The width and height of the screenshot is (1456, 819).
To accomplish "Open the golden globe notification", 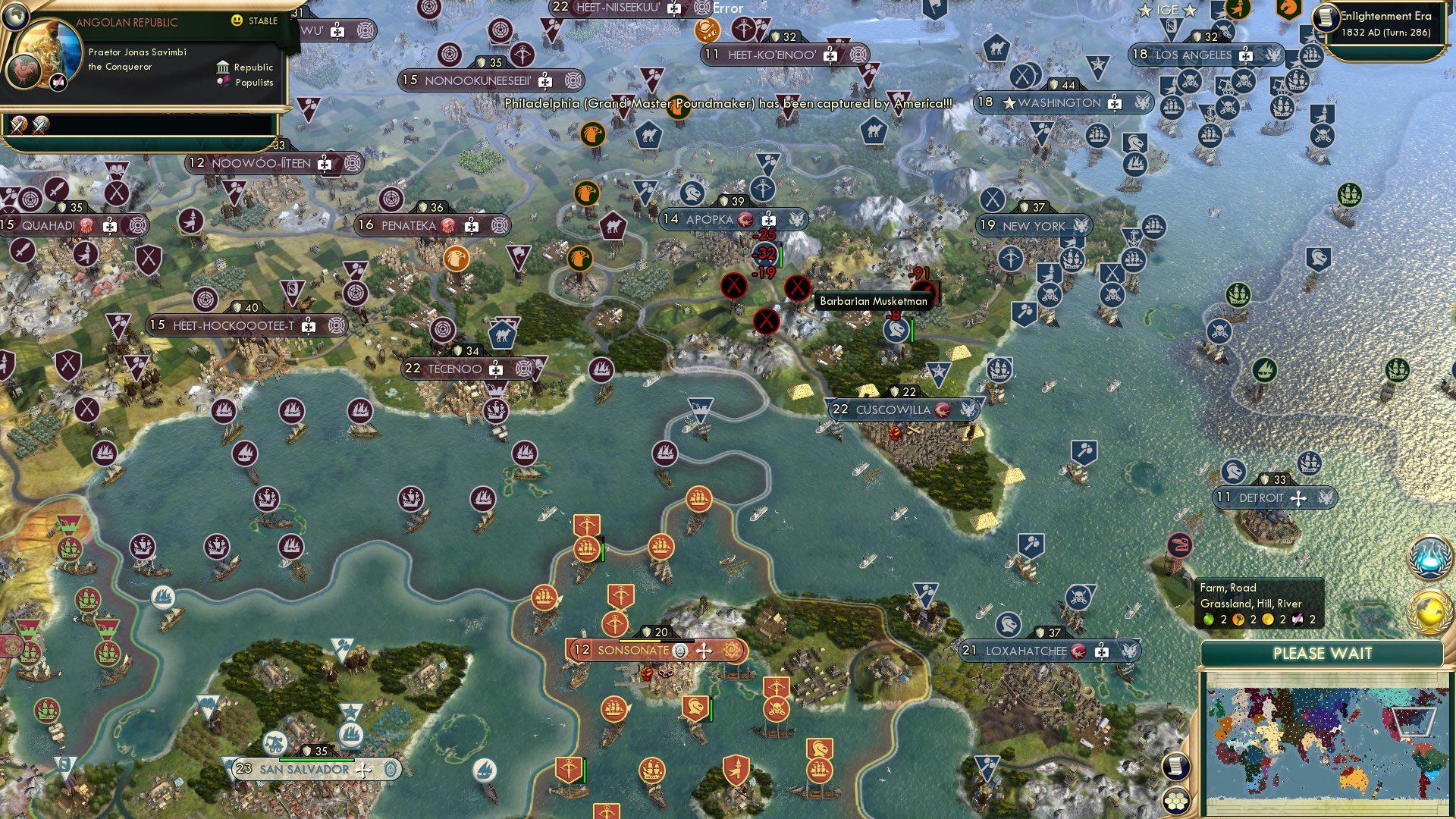I will coord(1429,612).
